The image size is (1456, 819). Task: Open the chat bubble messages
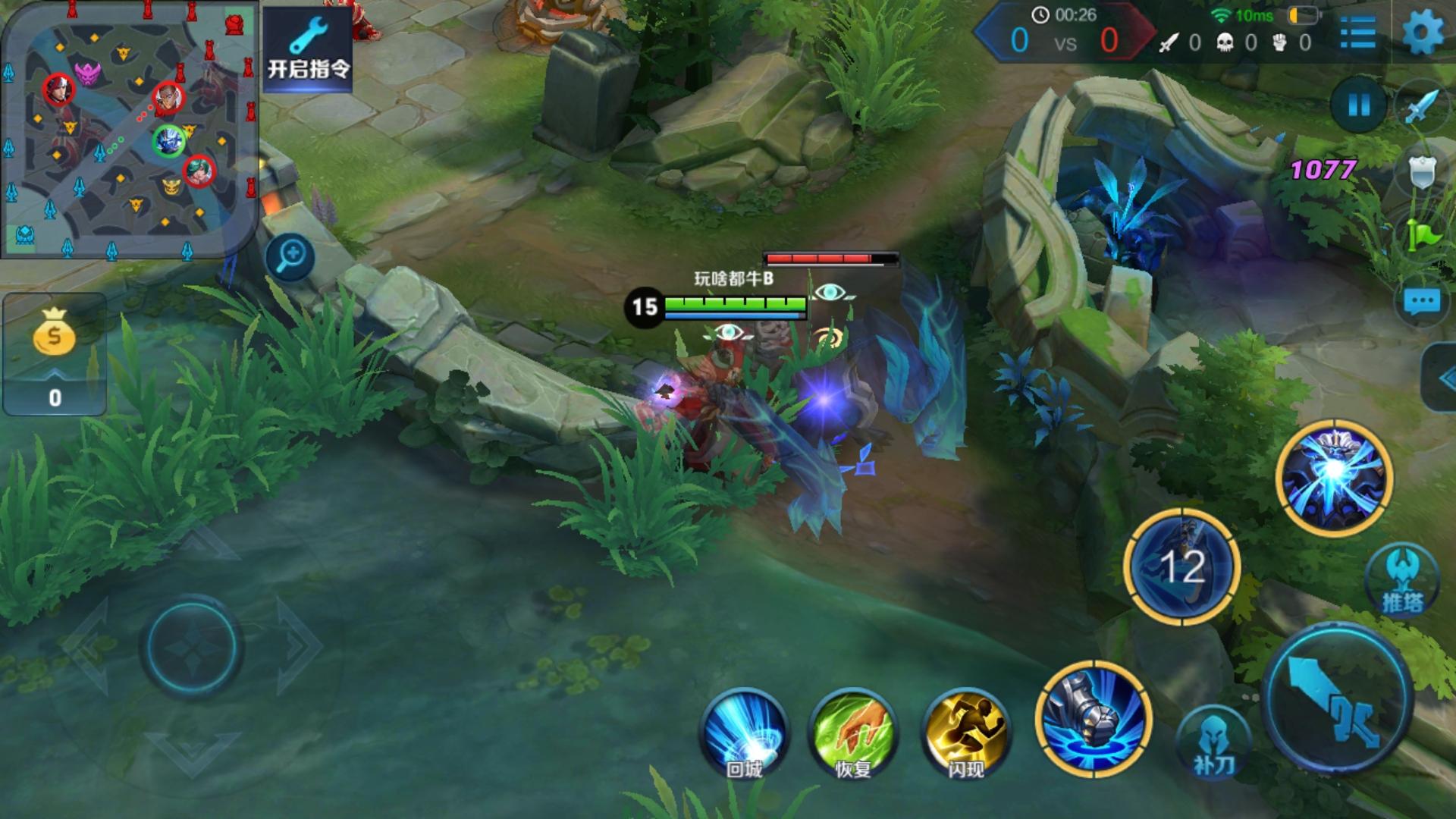1421,303
